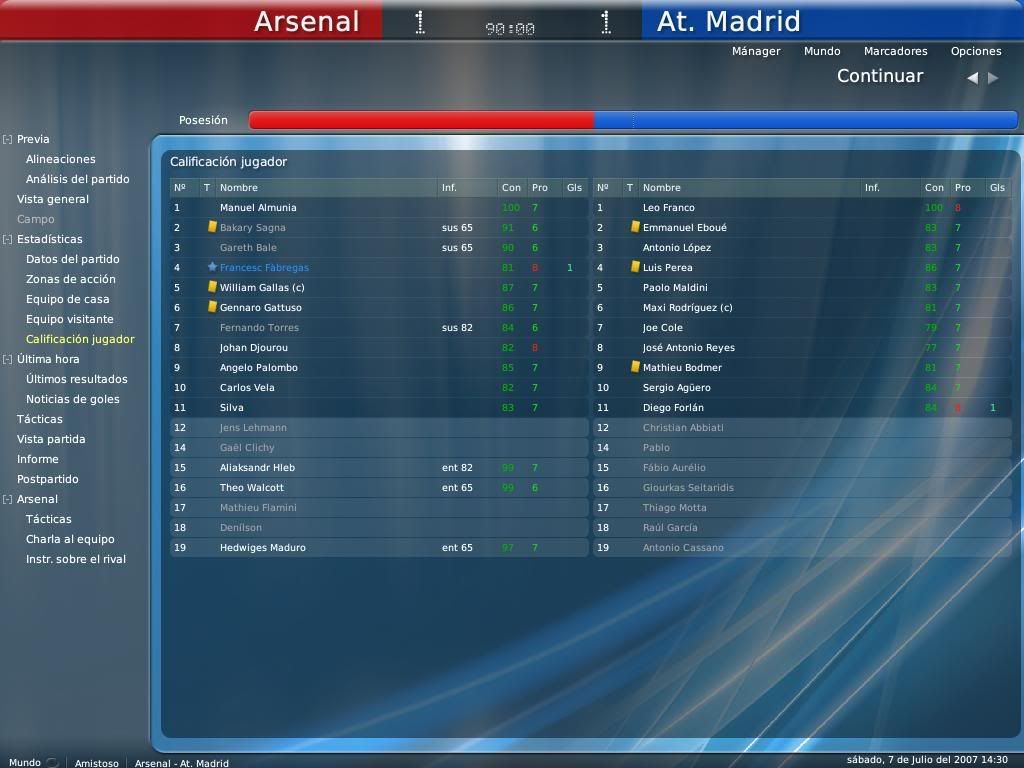Open Datos del partido statistics
Viewport: 1024px width, 768px height.
[73, 259]
